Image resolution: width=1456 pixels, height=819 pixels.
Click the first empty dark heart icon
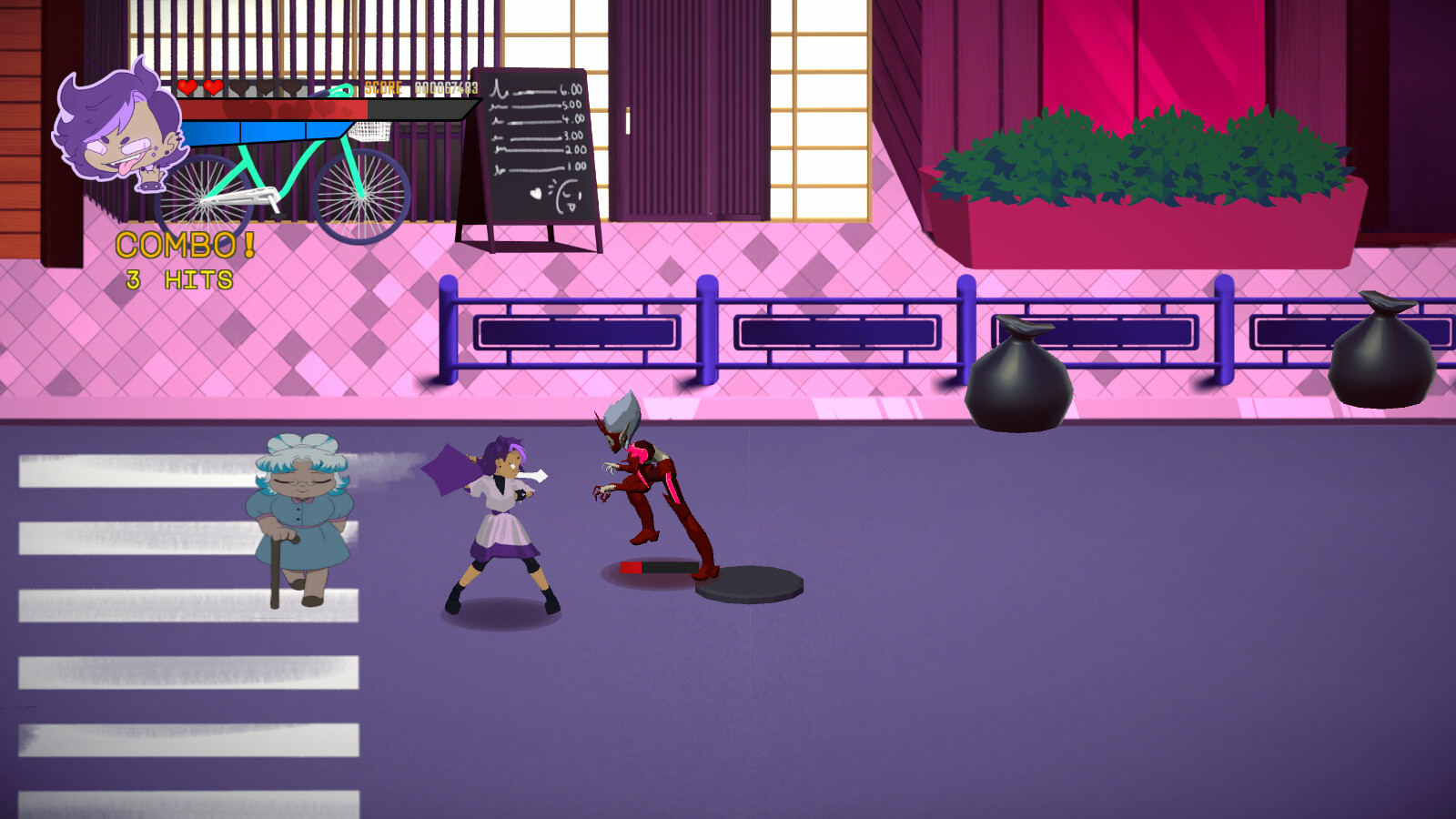tap(239, 87)
